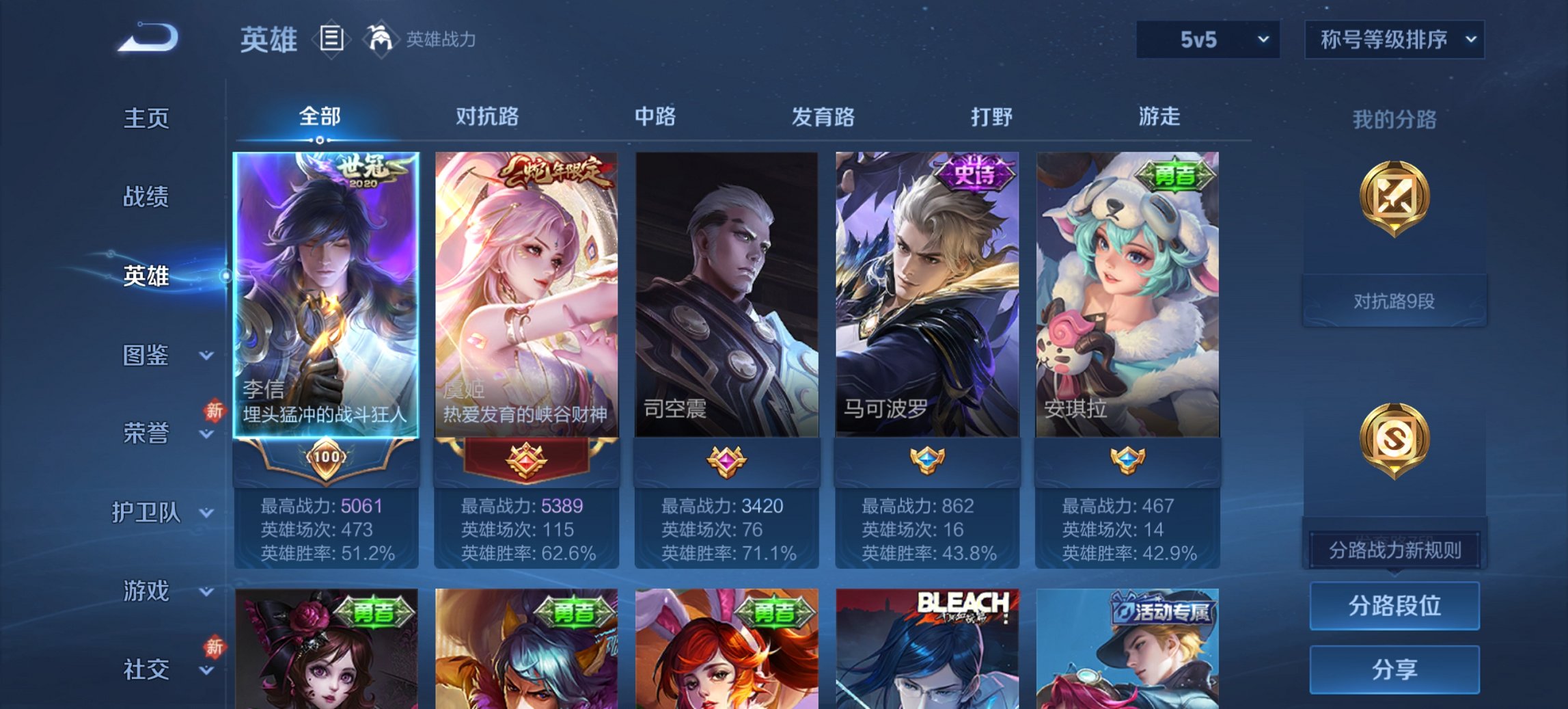
Task: Click the 英雄战力 helmet icon
Action: [x=381, y=38]
